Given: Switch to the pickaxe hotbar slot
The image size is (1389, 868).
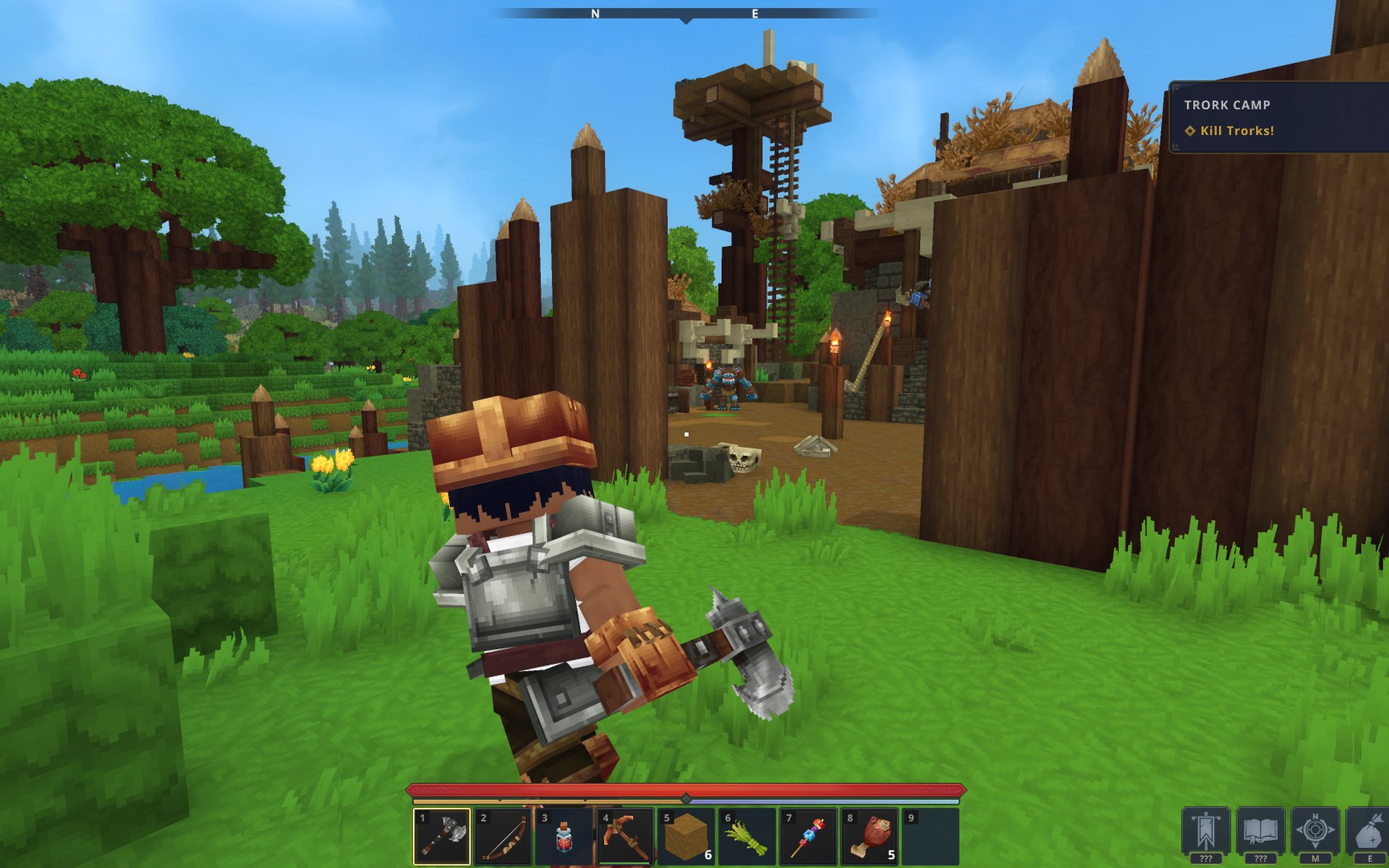Looking at the screenshot, I should (625, 836).
